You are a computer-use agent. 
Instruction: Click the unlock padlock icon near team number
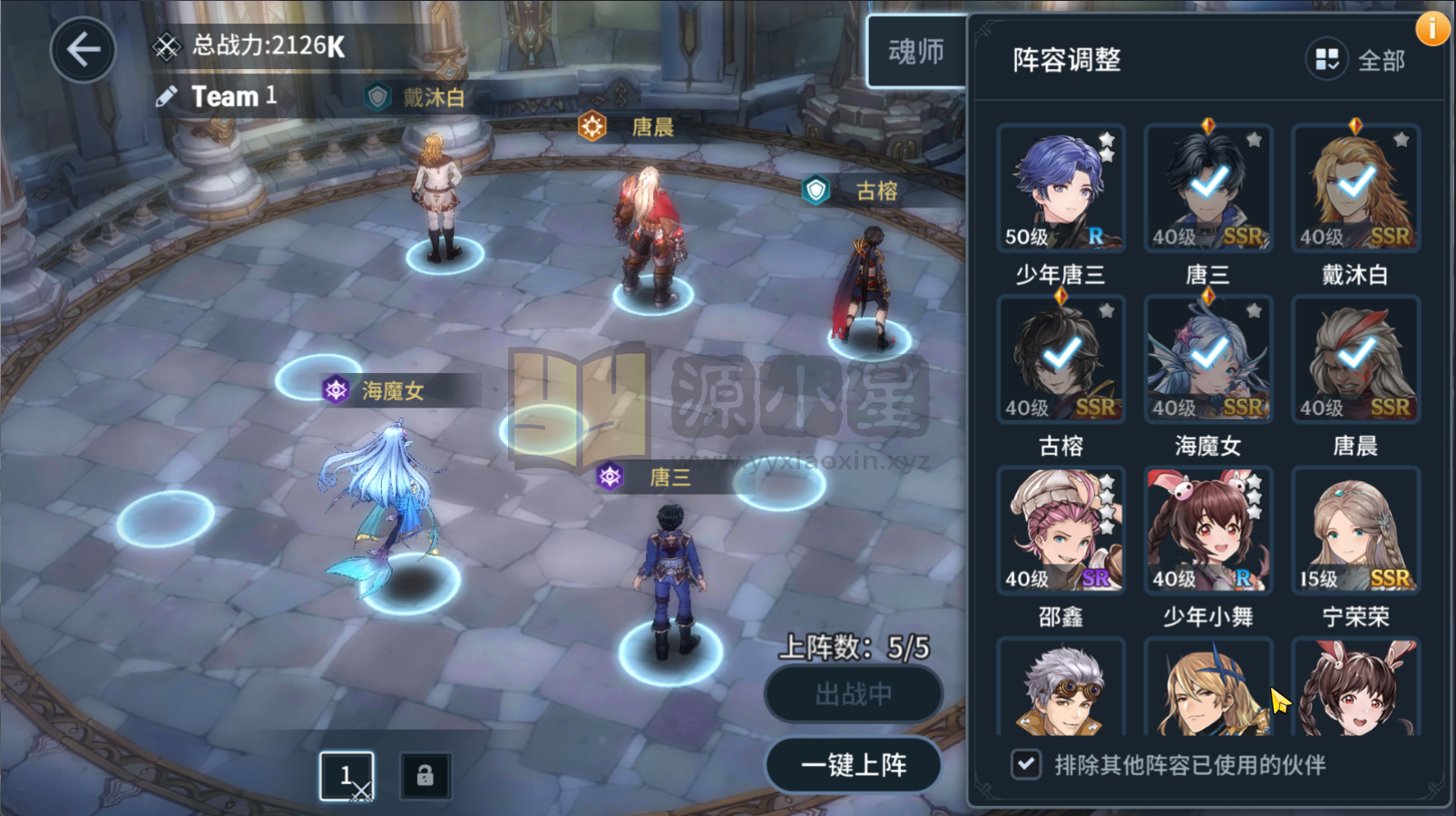click(423, 774)
